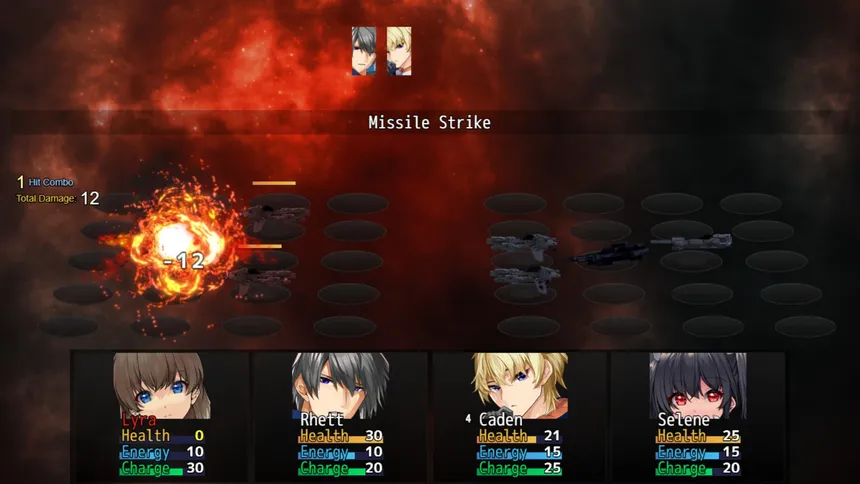Click the blonde portrait in turn order

[x=398, y=52]
